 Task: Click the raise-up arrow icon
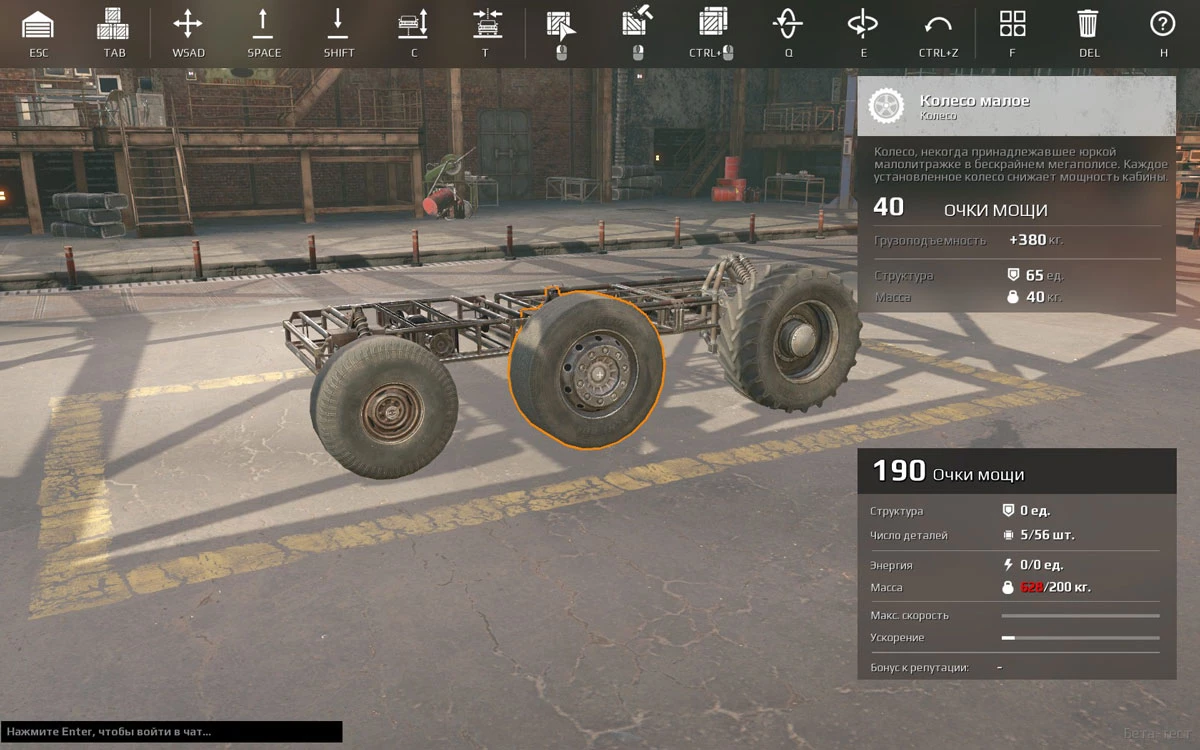tap(264, 24)
